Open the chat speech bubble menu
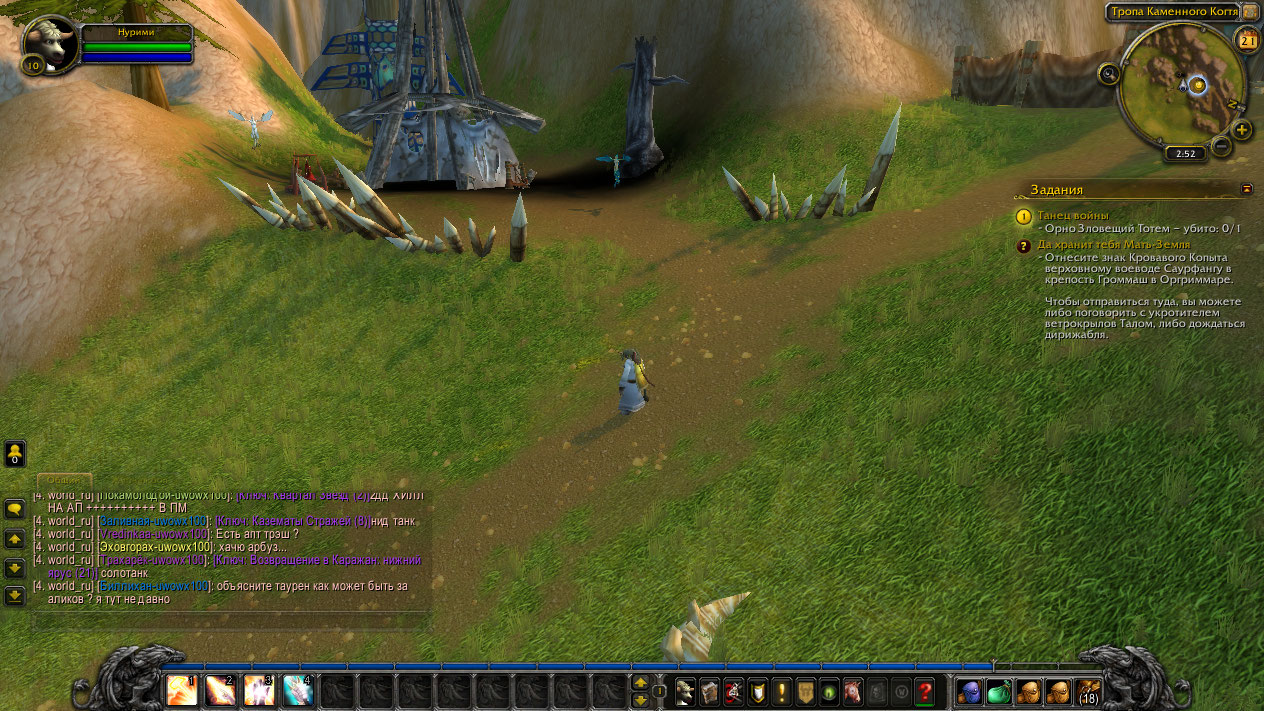This screenshot has width=1264, height=711. [15, 508]
